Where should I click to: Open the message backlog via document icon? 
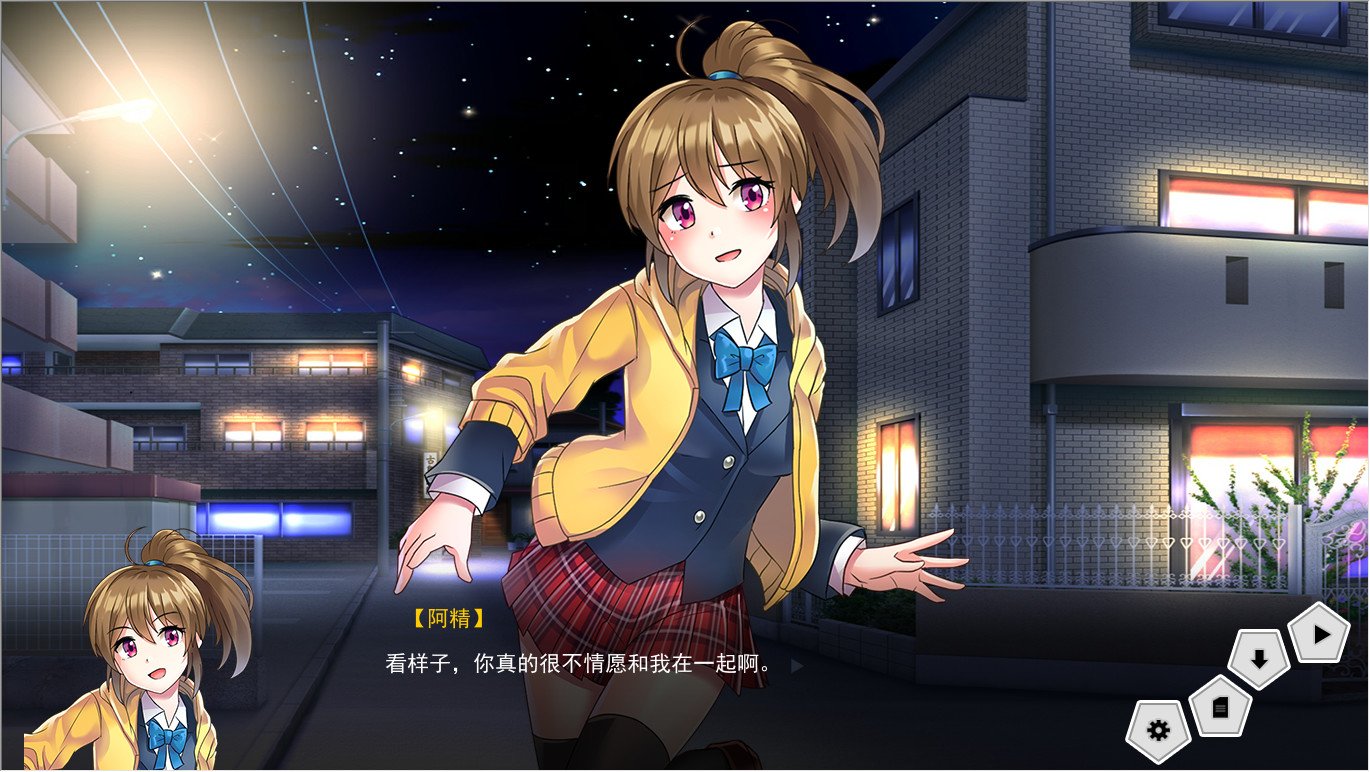(x=1222, y=706)
